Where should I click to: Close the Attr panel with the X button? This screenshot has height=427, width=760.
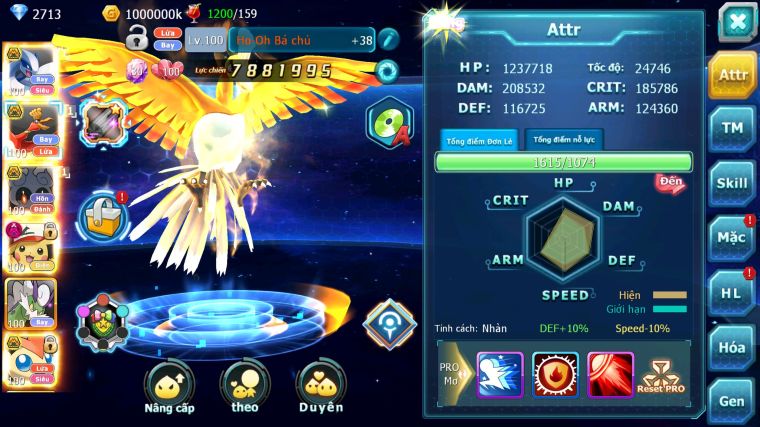point(737,22)
